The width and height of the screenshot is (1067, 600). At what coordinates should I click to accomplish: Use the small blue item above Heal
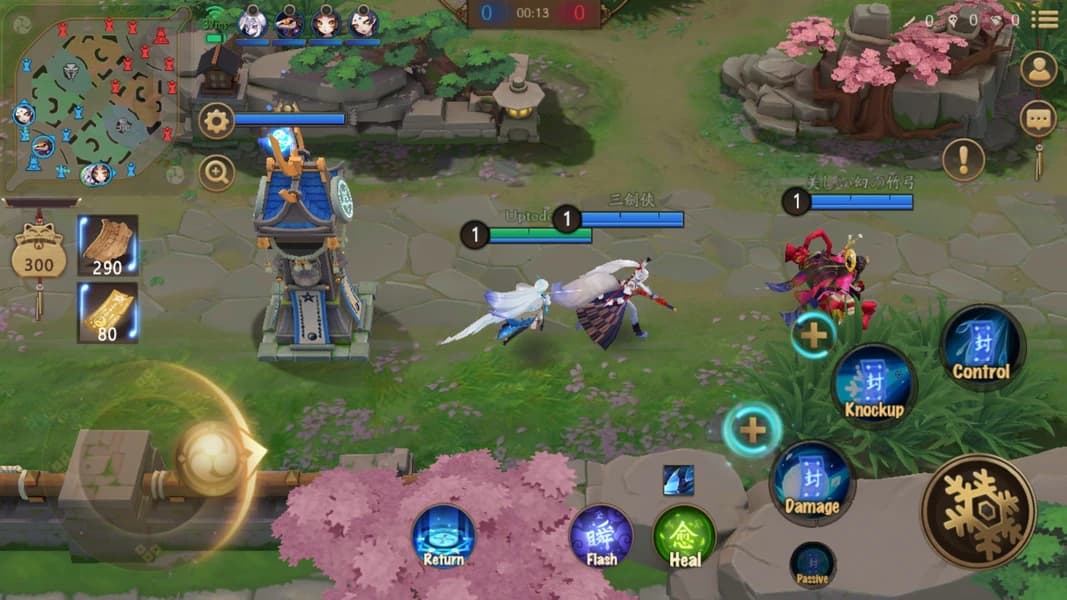pyautogui.click(x=678, y=480)
